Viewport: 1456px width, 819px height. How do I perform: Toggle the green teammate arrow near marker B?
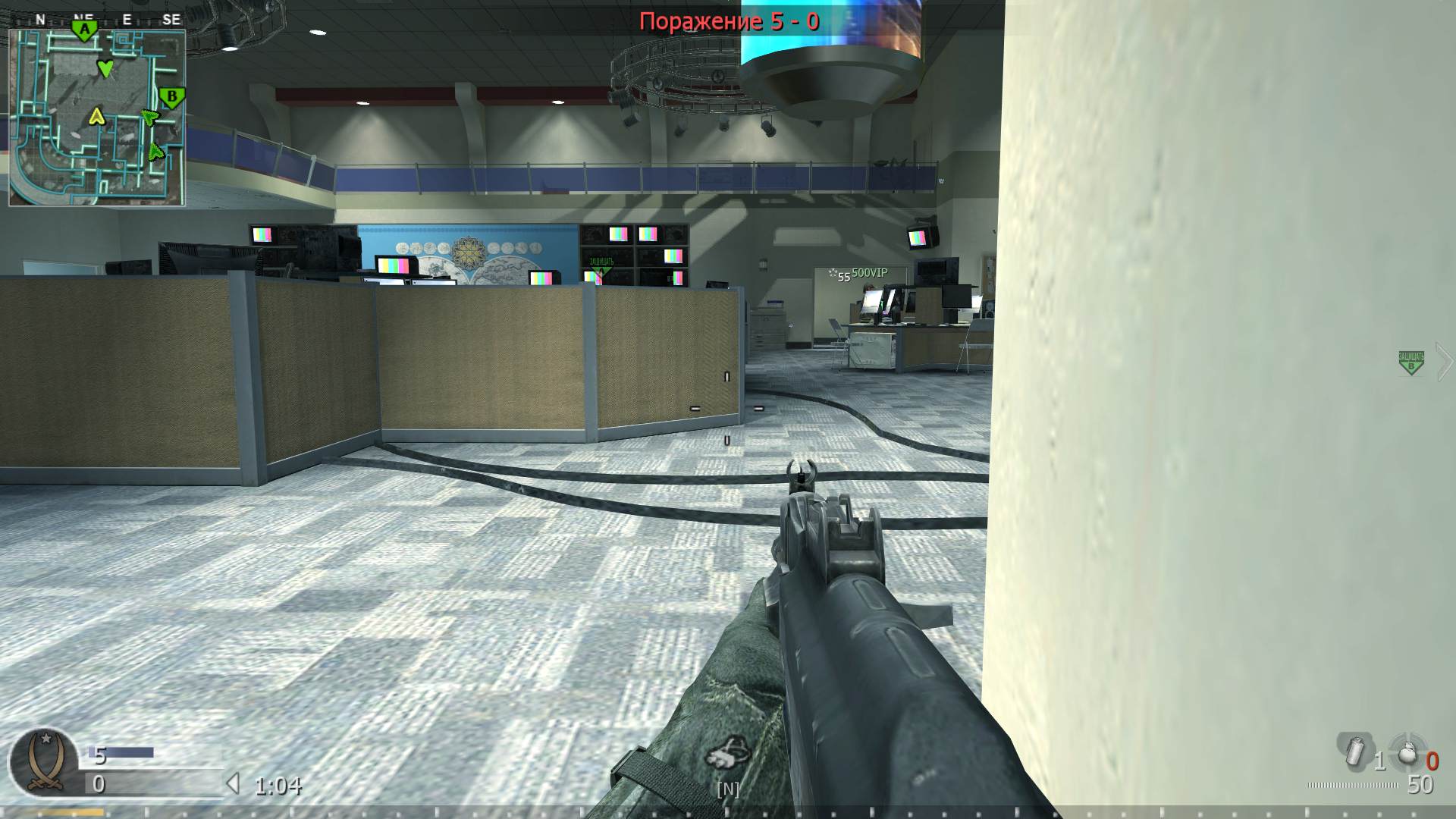pyautogui.click(x=150, y=118)
